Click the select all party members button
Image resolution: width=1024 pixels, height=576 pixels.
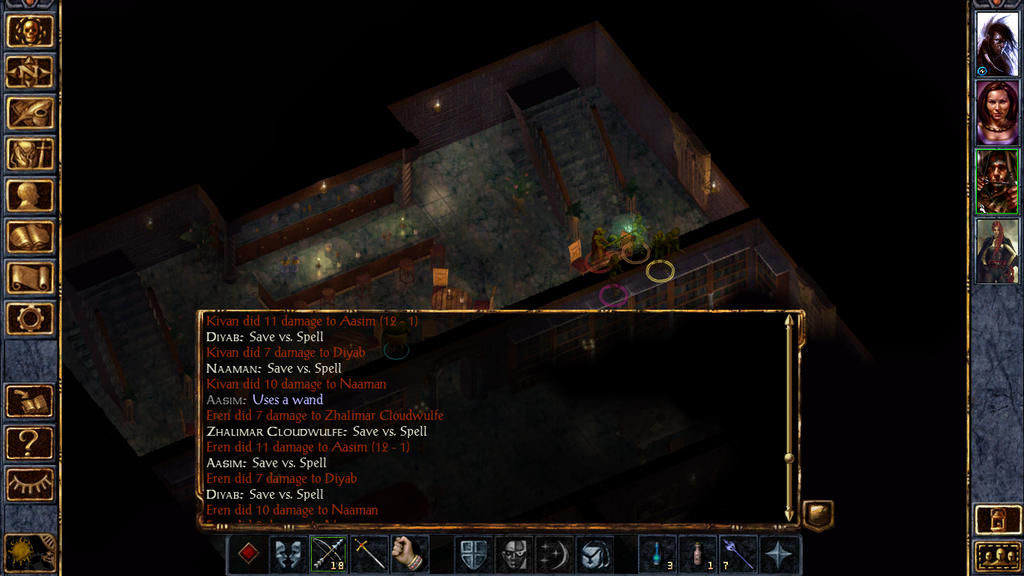[x=997, y=556]
